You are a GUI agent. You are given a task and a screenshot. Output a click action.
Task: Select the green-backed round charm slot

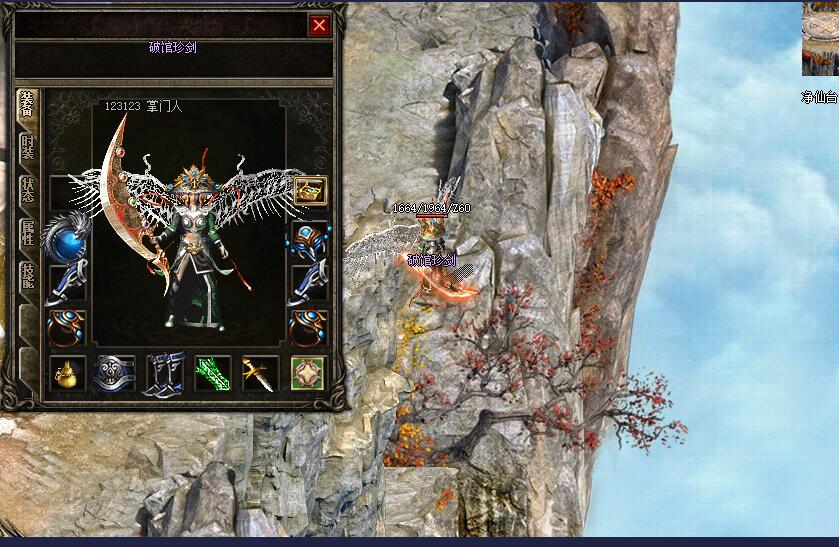308,373
